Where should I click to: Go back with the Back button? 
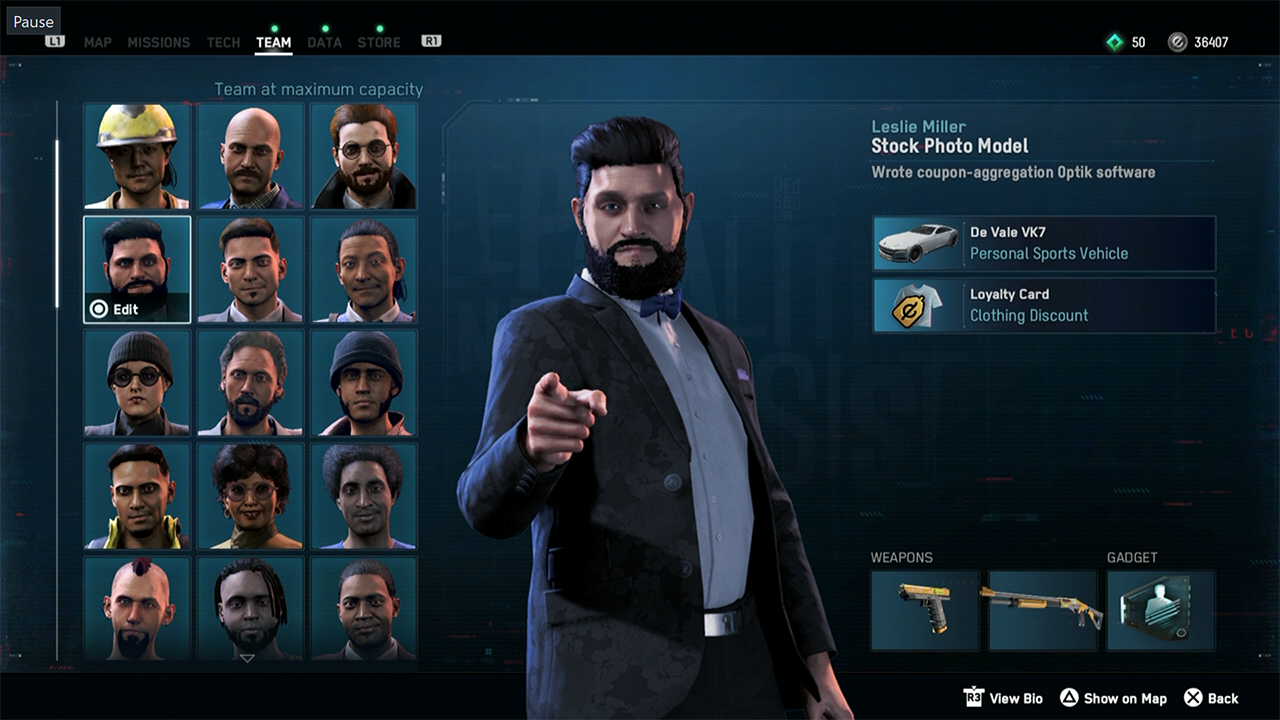[1211, 698]
